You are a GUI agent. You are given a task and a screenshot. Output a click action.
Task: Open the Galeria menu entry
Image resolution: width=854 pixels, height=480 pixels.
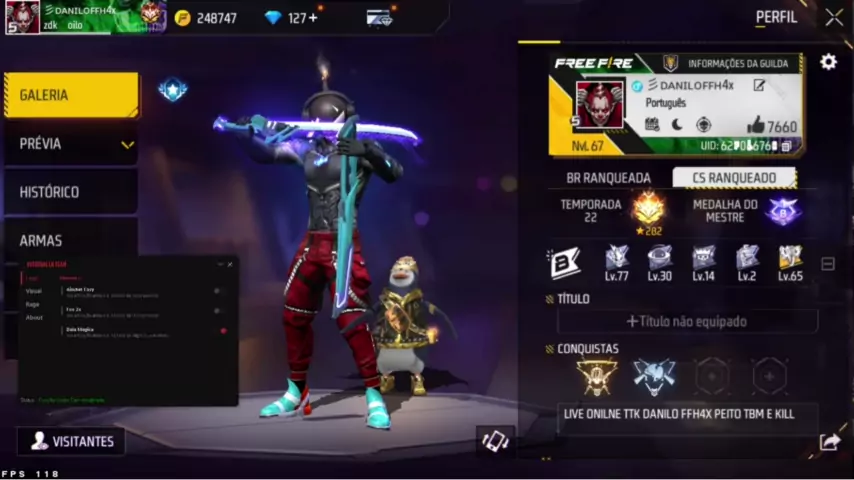pyautogui.click(x=70, y=95)
